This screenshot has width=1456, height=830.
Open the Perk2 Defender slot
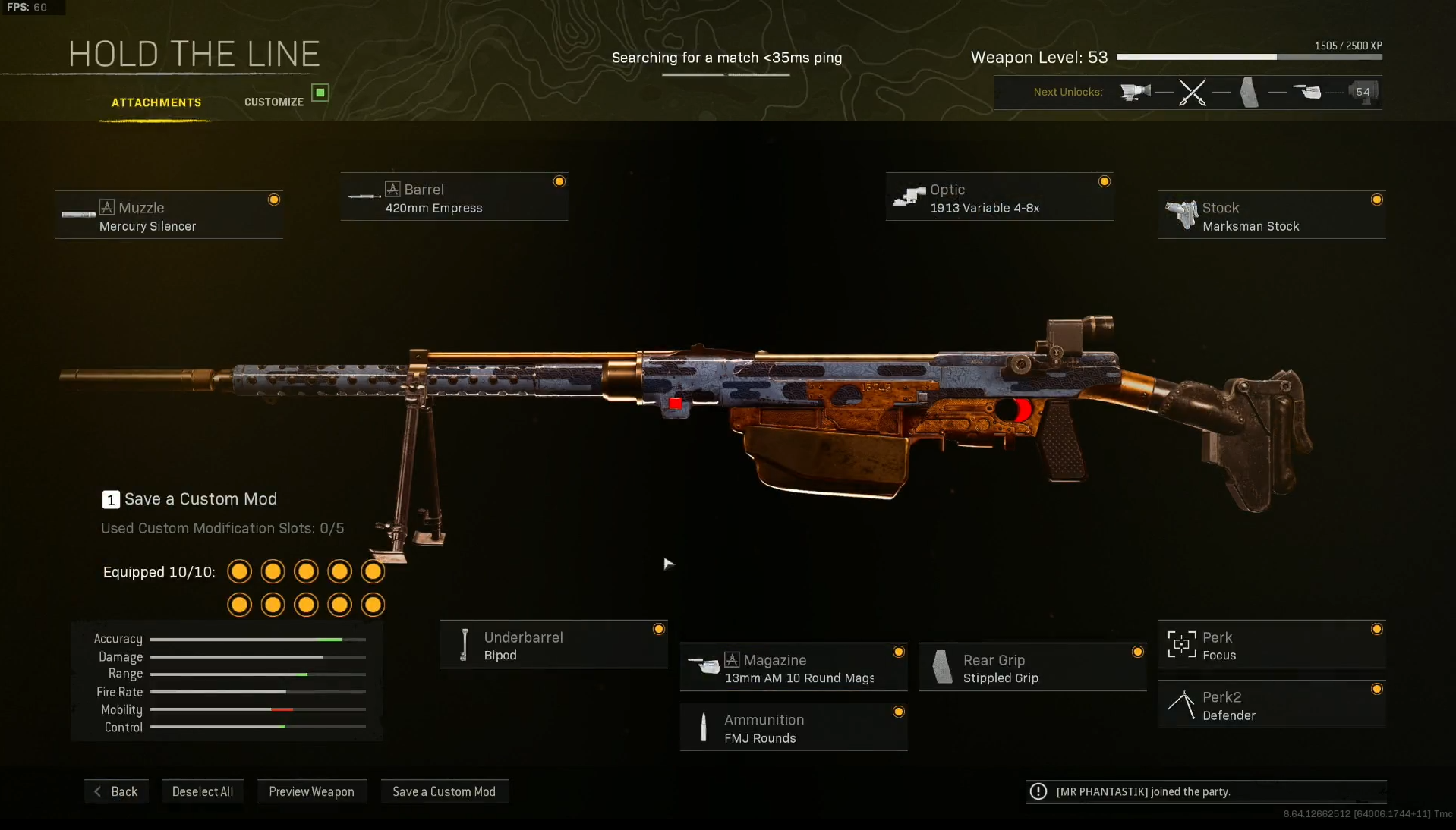tap(1272, 705)
